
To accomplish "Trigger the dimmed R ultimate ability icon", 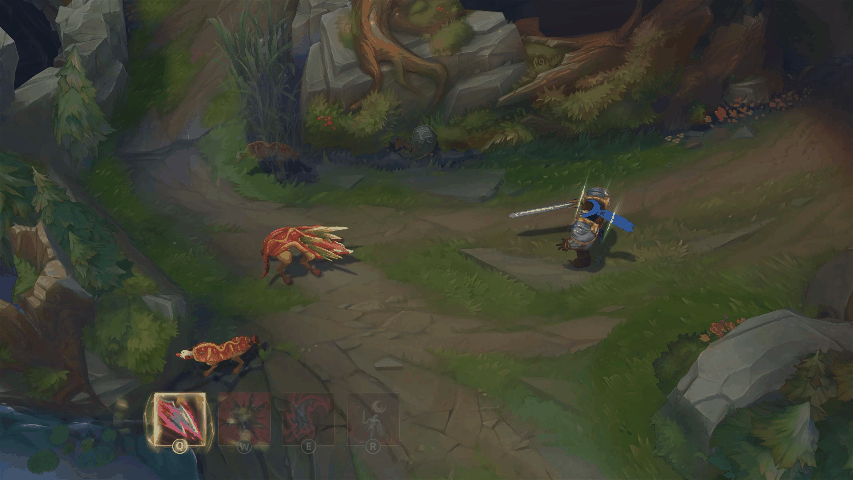I will [373, 418].
